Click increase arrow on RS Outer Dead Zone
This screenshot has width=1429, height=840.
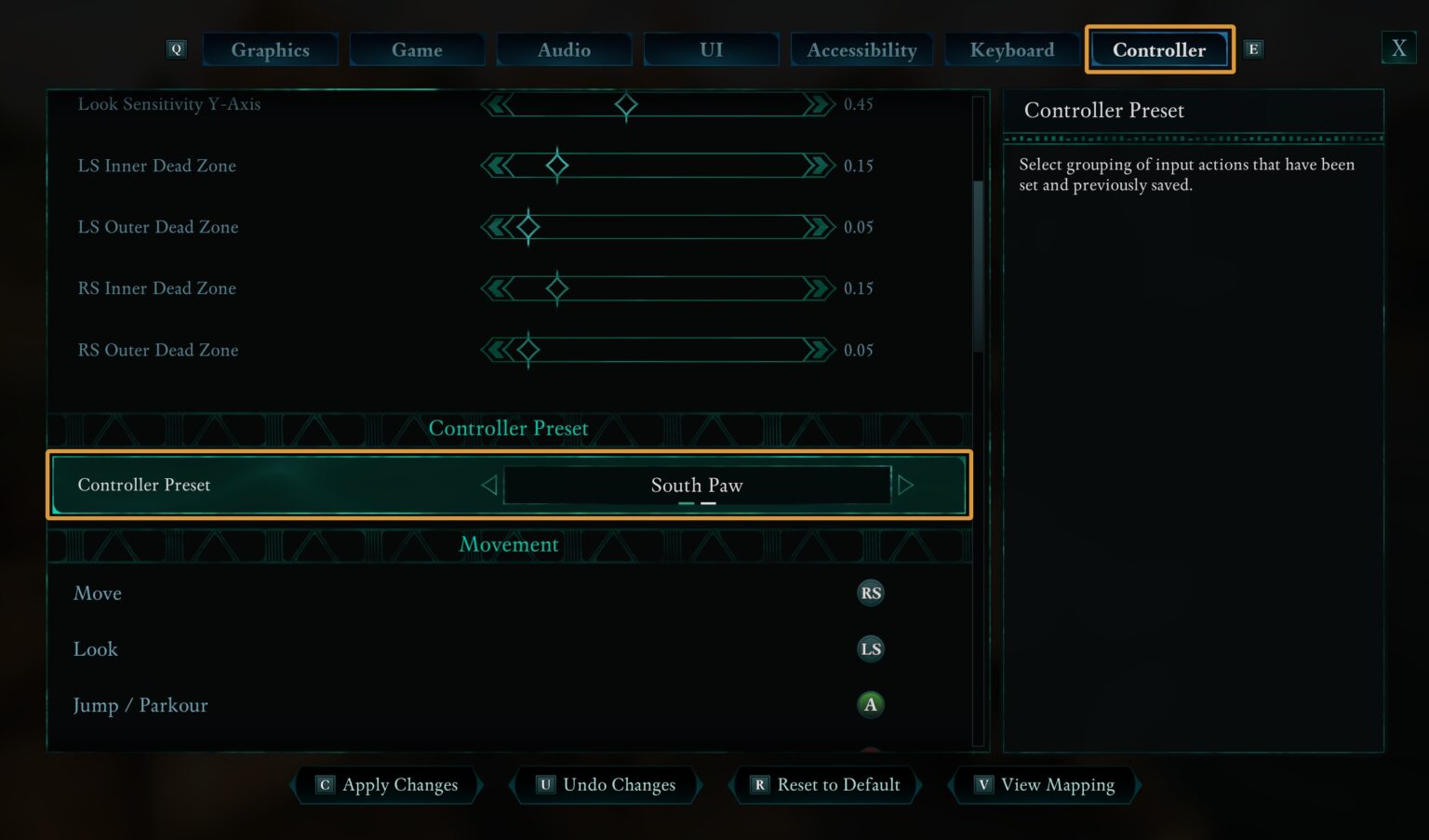[818, 350]
